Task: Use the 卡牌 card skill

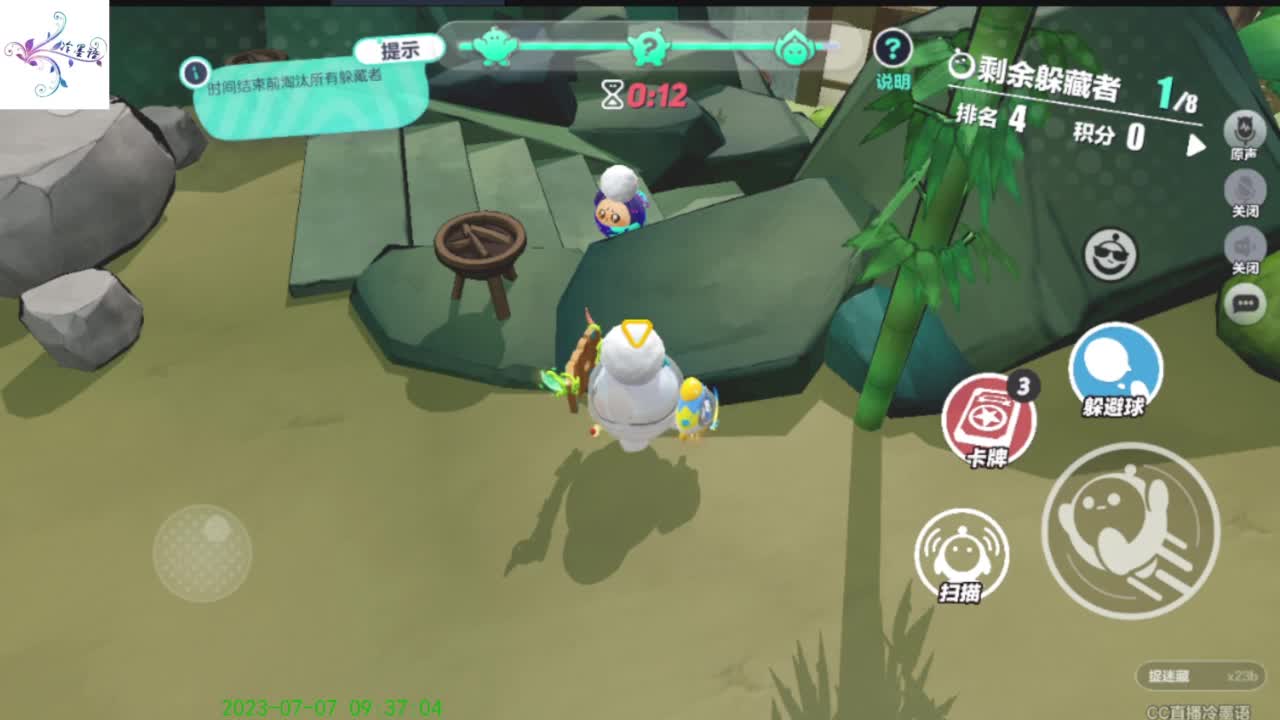Action: pos(988,420)
